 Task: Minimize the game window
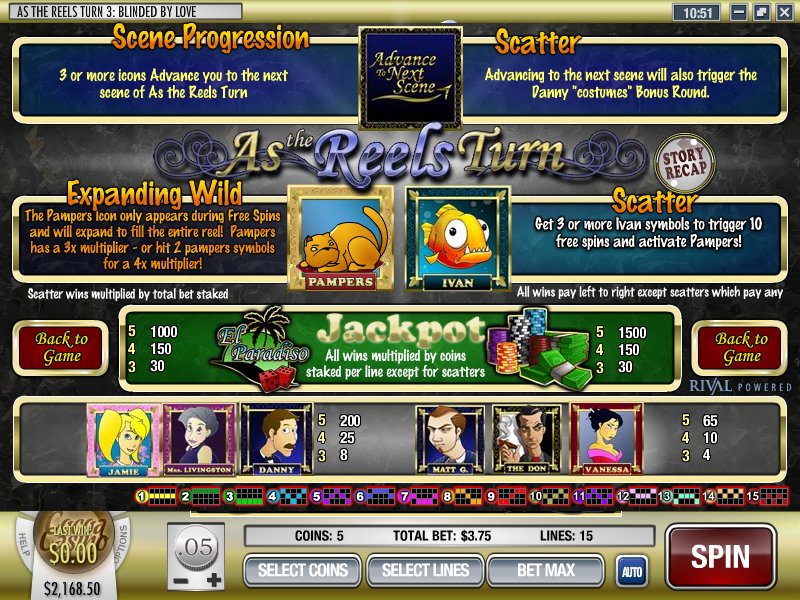[741, 13]
